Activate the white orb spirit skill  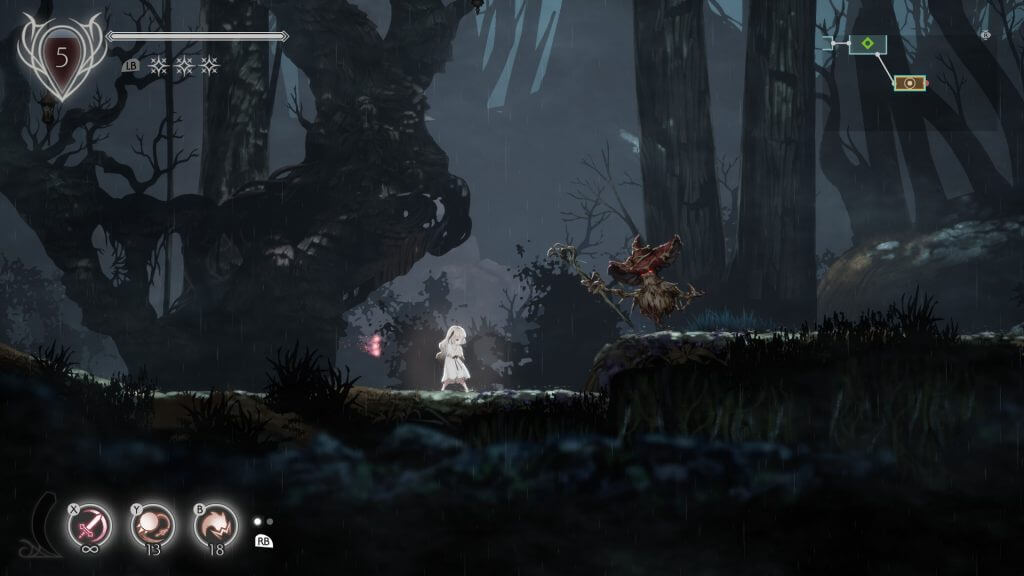click(x=152, y=524)
